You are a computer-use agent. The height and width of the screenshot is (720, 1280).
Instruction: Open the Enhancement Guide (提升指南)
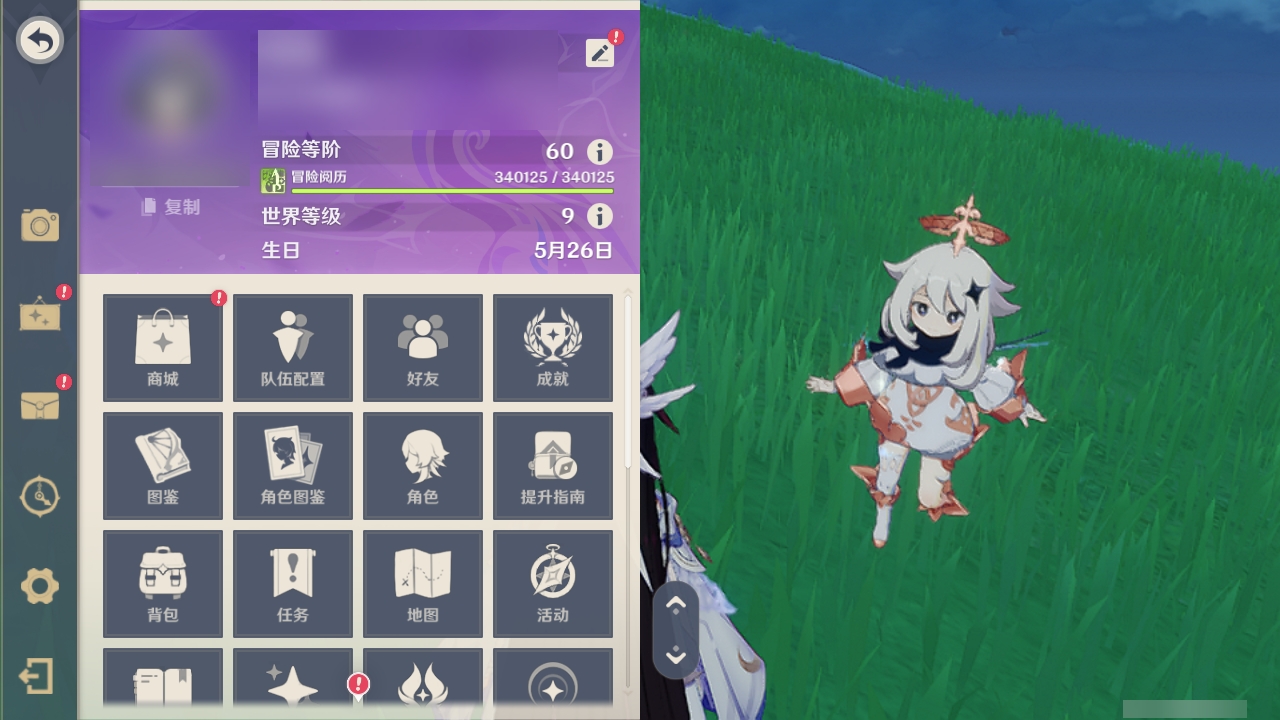pyautogui.click(x=552, y=465)
